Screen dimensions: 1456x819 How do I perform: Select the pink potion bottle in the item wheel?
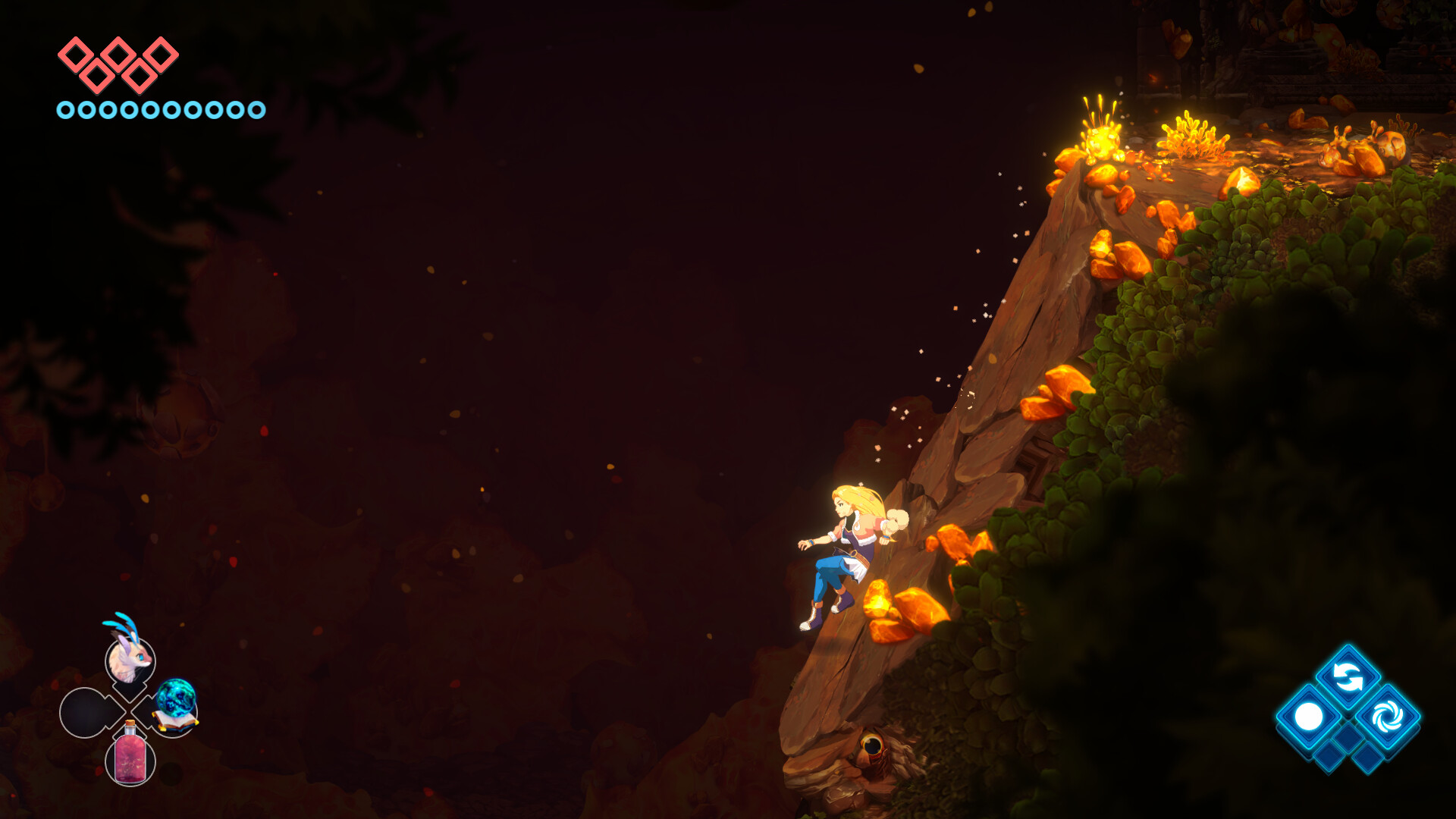131,759
